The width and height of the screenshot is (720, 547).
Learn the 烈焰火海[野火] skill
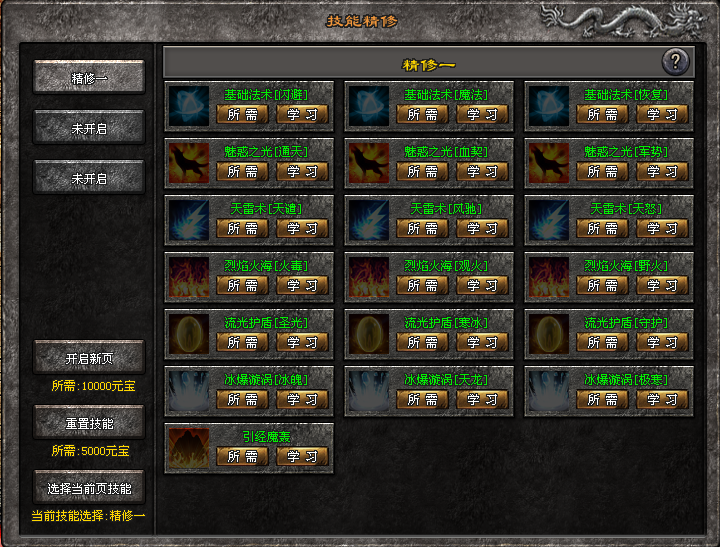pyautogui.click(x=662, y=285)
